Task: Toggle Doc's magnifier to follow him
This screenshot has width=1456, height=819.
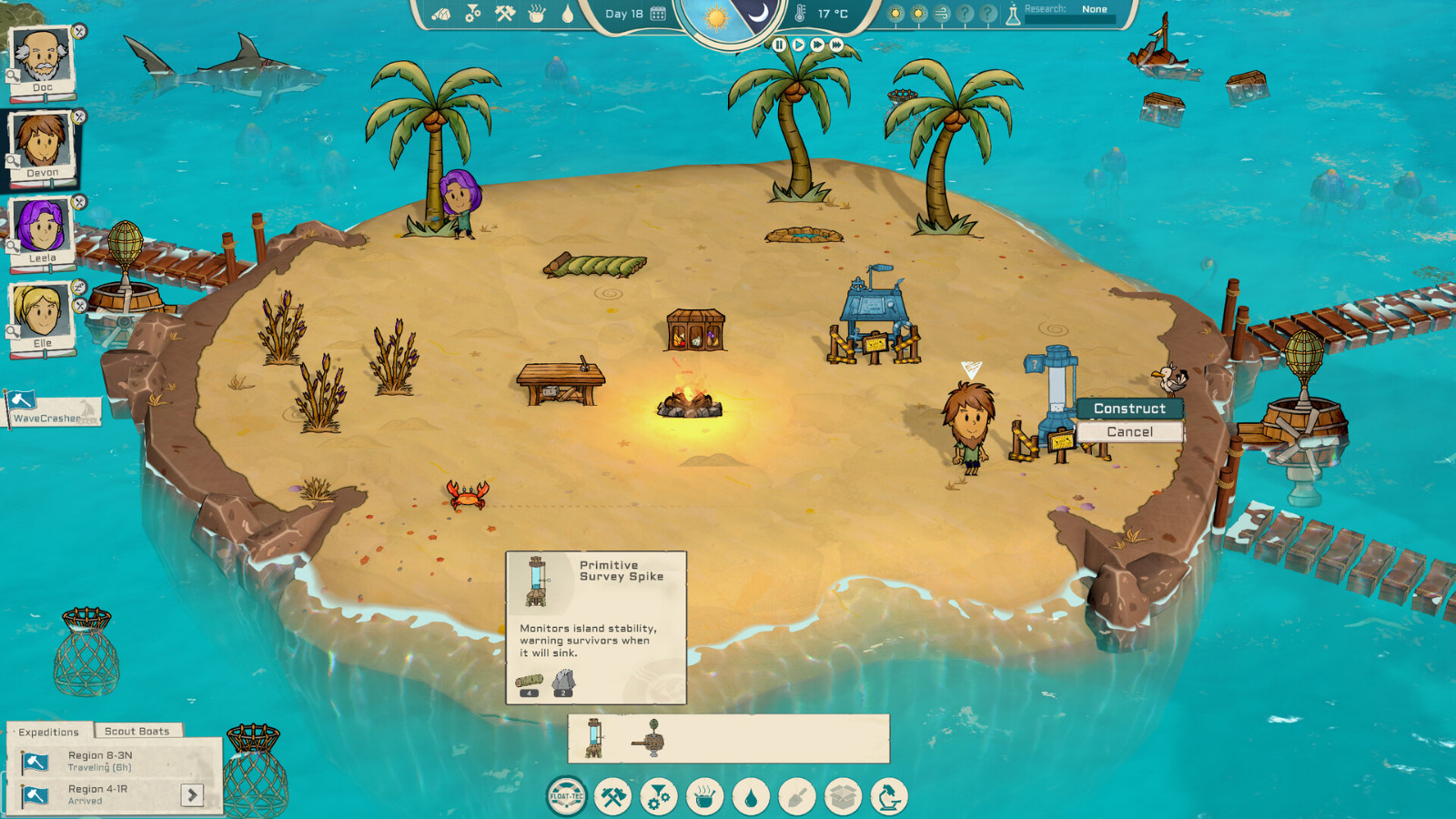Action: (x=13, y=76)
